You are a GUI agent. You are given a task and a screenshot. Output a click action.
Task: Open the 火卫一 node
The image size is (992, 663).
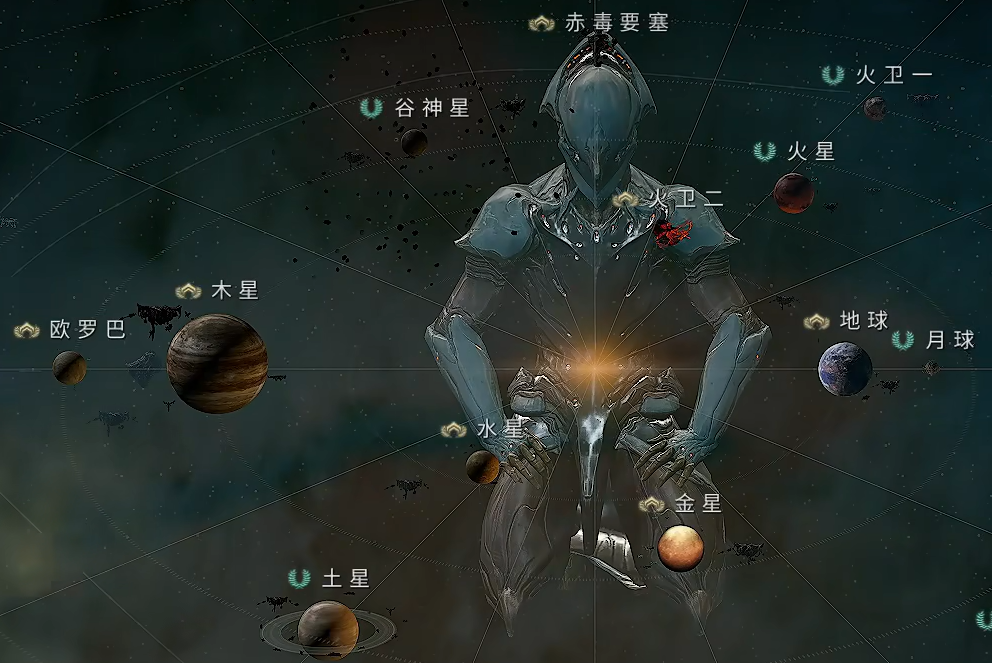[x=875, y=107]
